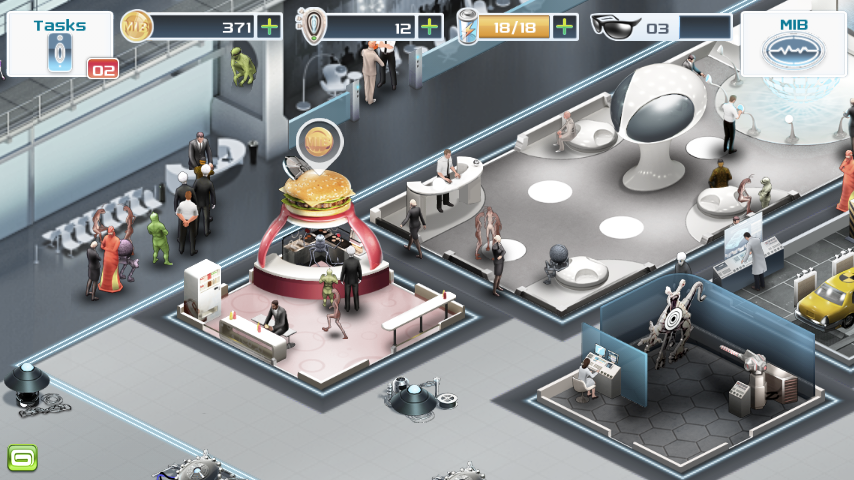Collect coins from burger stand bubble

[x=319, y=141]
